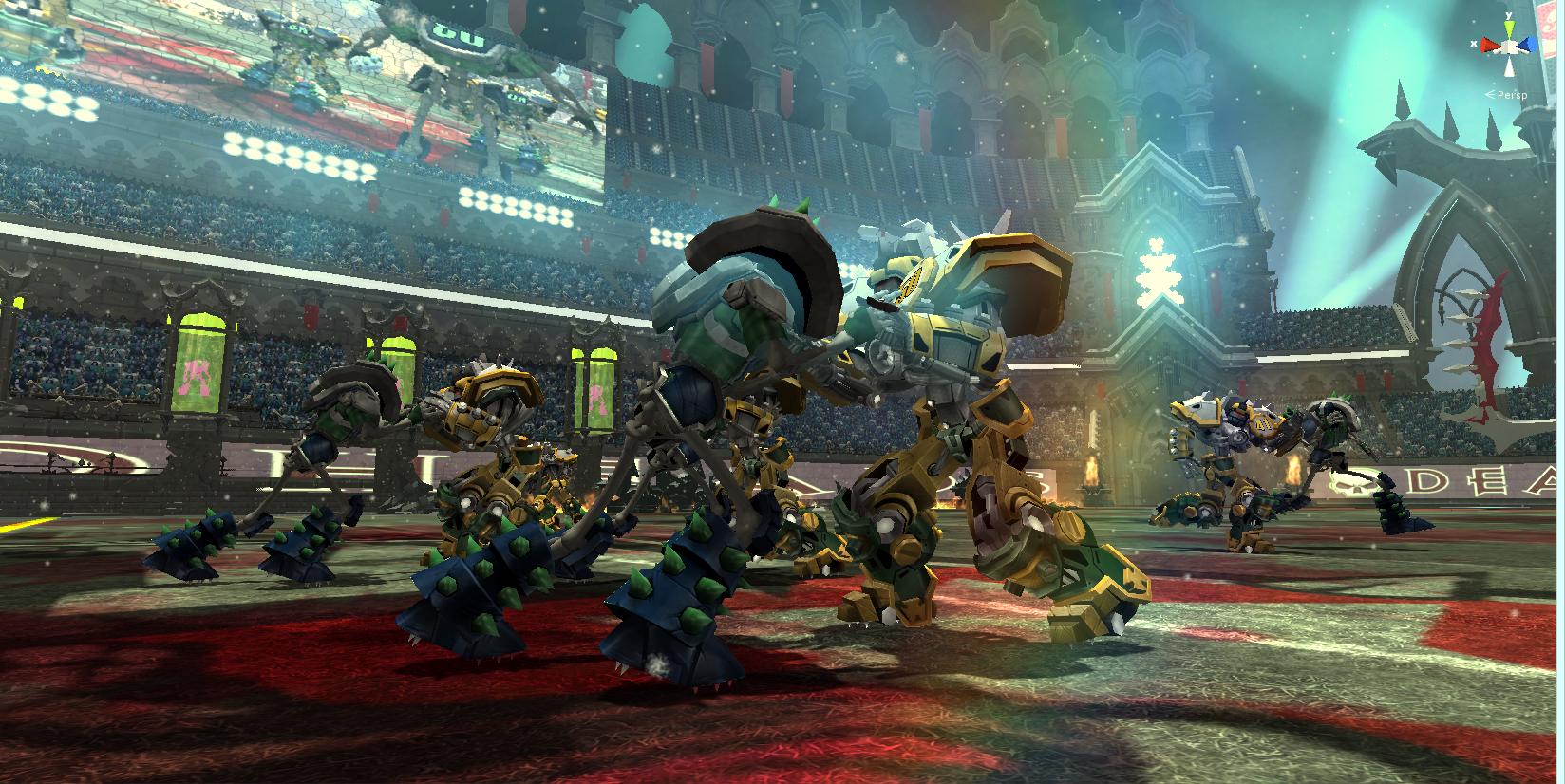The height and width of the screenshot is (784, 1565).
Task: Click the green Y axis cone on the scene gizmo
Action: pos(1509,26)
